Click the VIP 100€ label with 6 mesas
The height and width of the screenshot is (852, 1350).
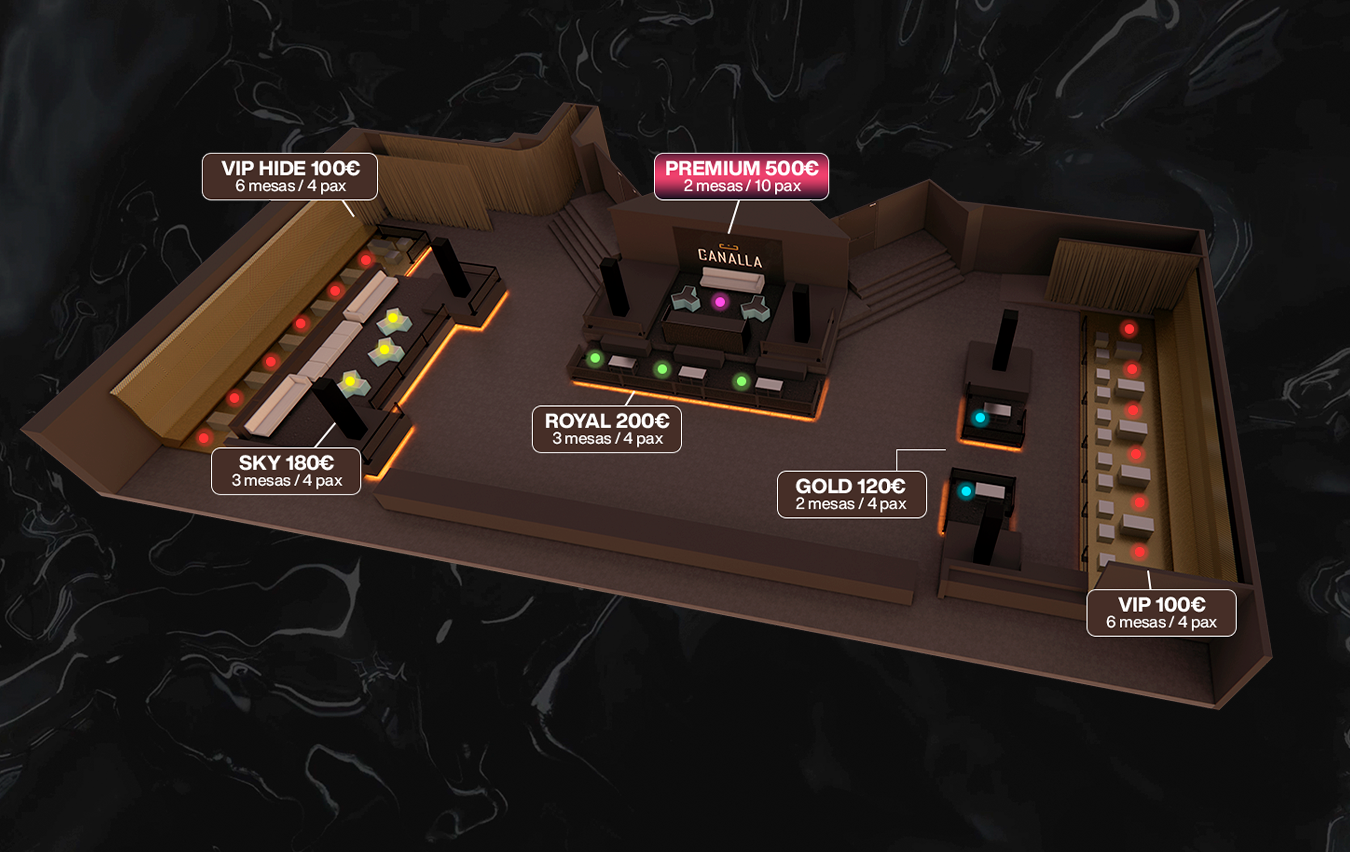point(1161,612)
